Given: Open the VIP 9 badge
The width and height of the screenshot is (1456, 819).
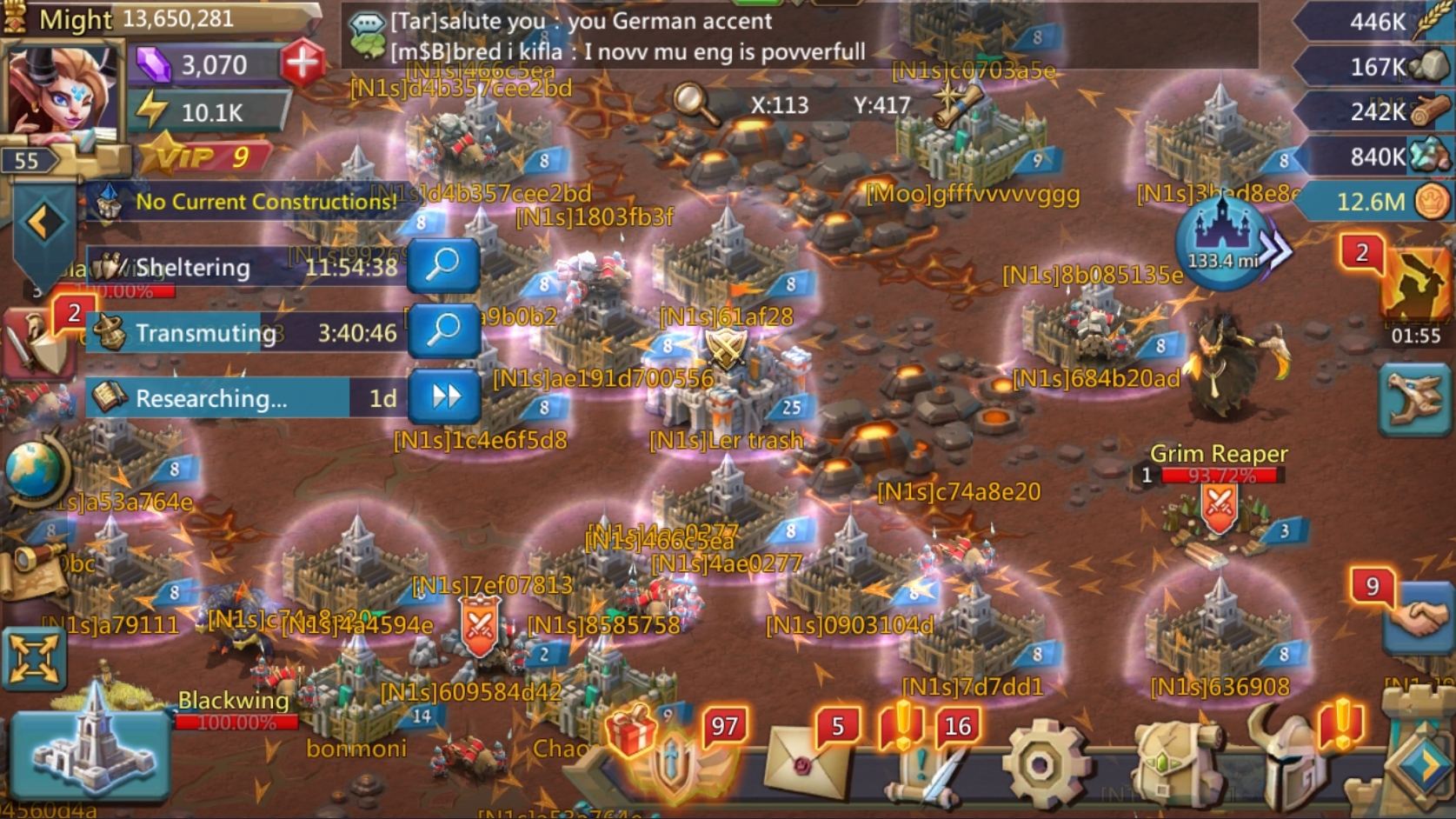Looking at the screenshot, I should [204, 157].
